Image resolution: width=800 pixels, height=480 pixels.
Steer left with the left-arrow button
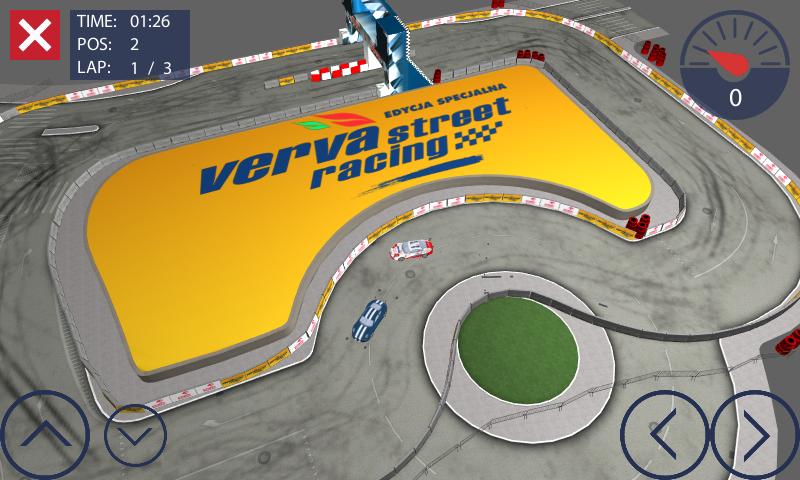(664, 436)
